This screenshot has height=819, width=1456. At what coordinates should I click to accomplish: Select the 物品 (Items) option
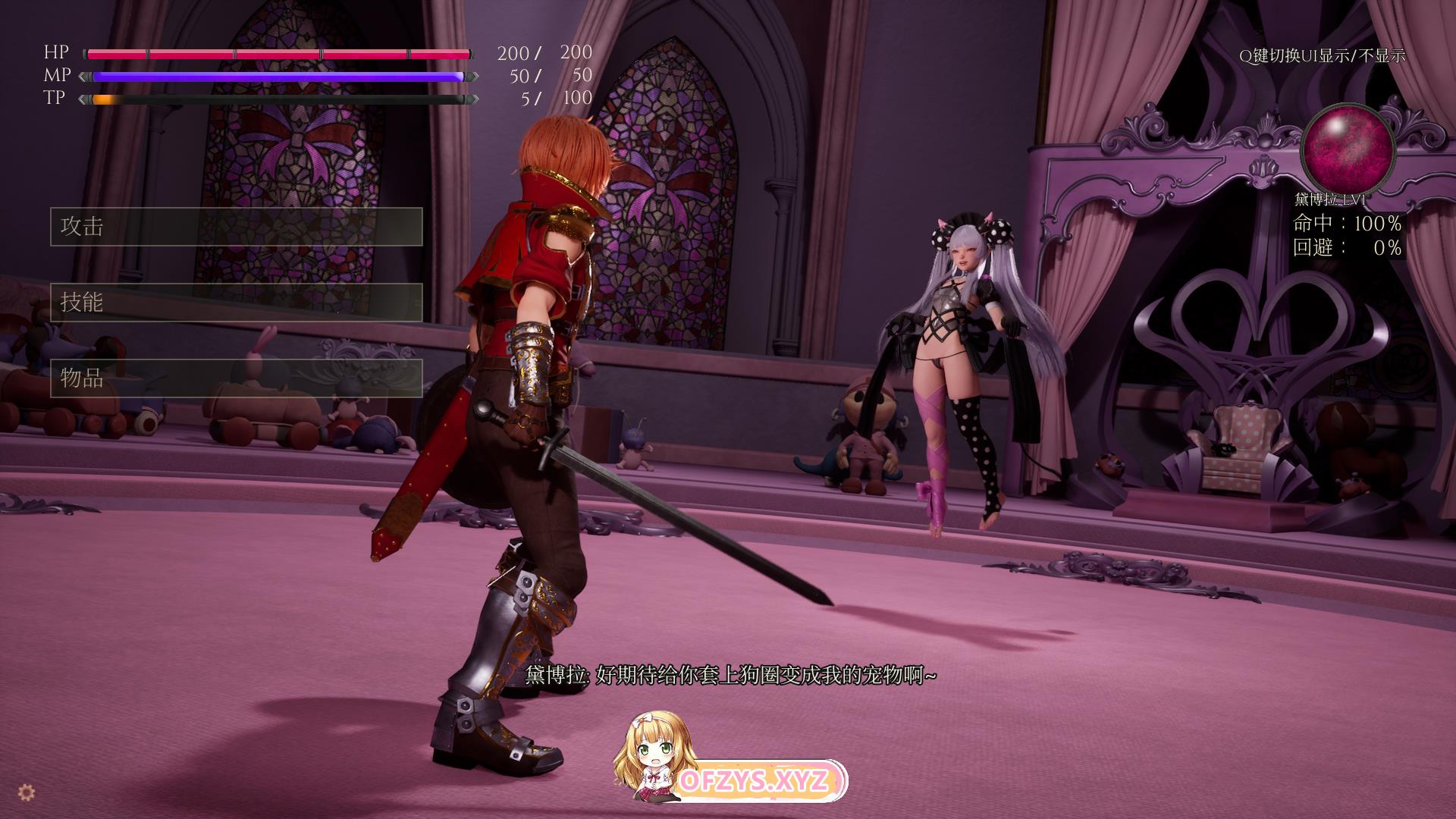[236, 378]
